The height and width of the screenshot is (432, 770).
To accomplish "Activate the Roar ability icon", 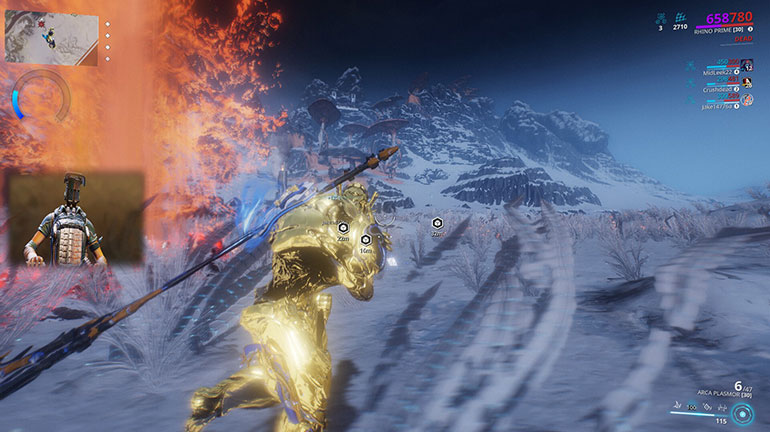I will click(x=705, y=408).
